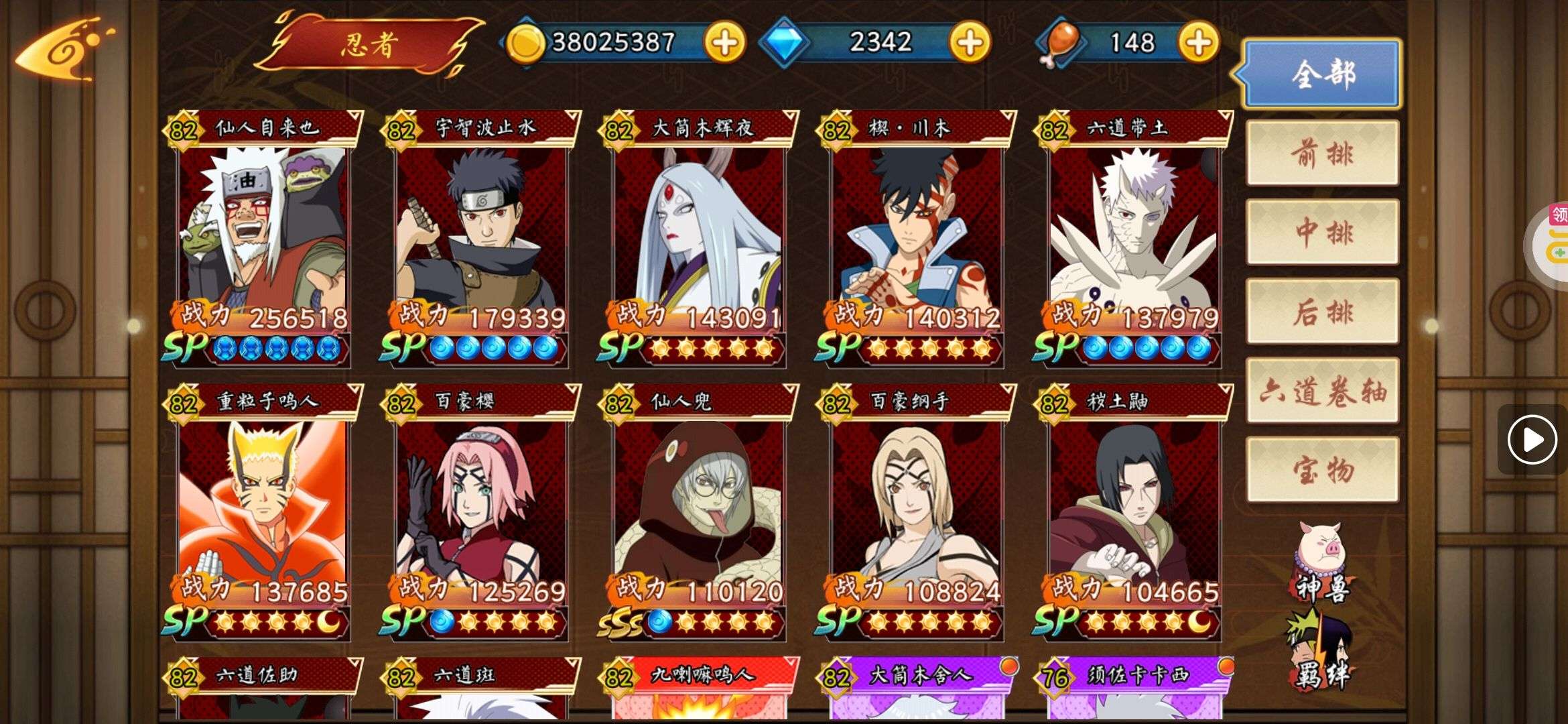Show the 中排 ninja category
Screen dimensions: 1568x724
click(1322, 232)
